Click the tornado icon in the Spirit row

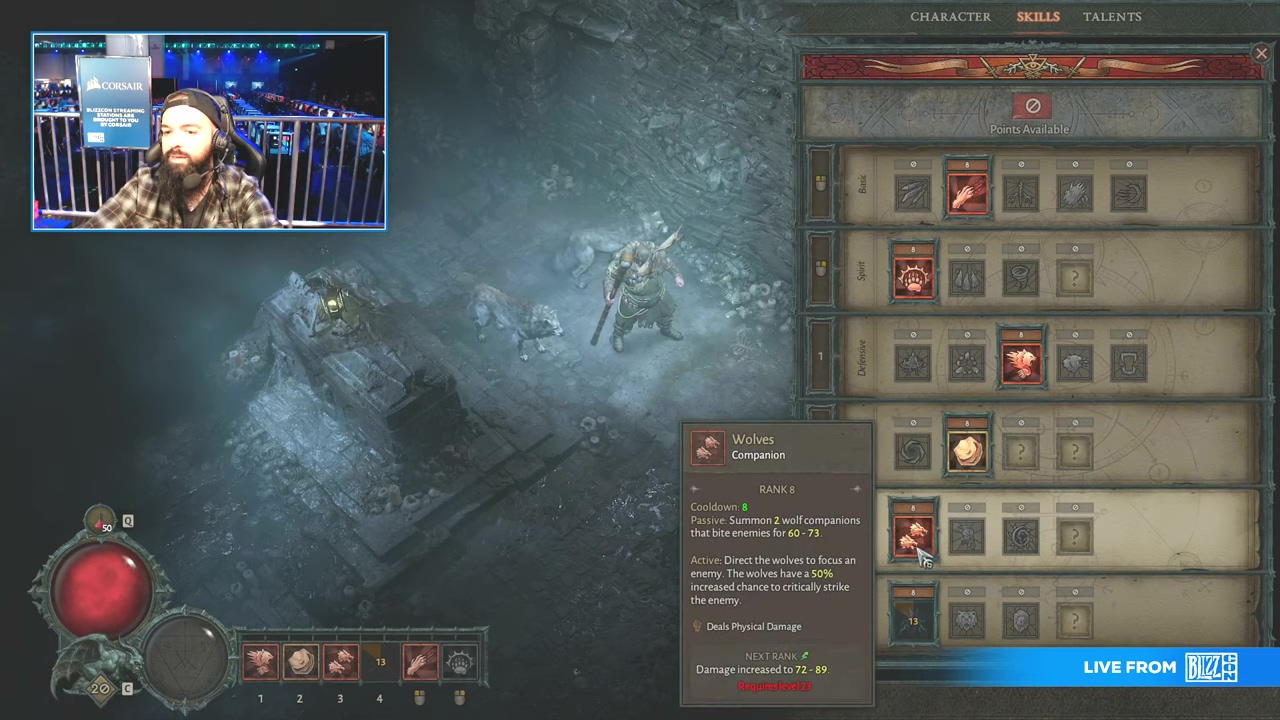tap(1021, 278)
